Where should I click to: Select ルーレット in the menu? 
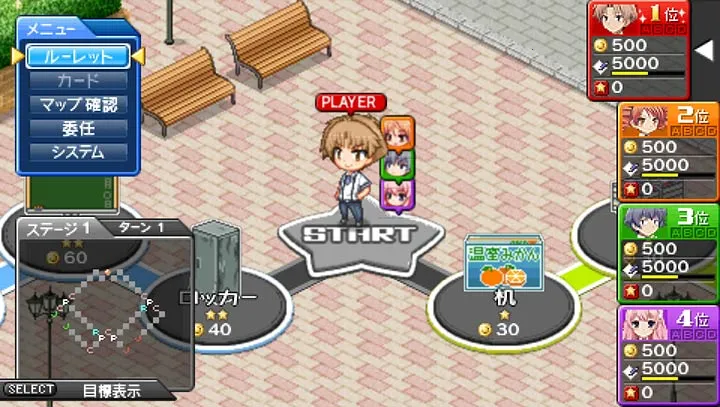77,56
